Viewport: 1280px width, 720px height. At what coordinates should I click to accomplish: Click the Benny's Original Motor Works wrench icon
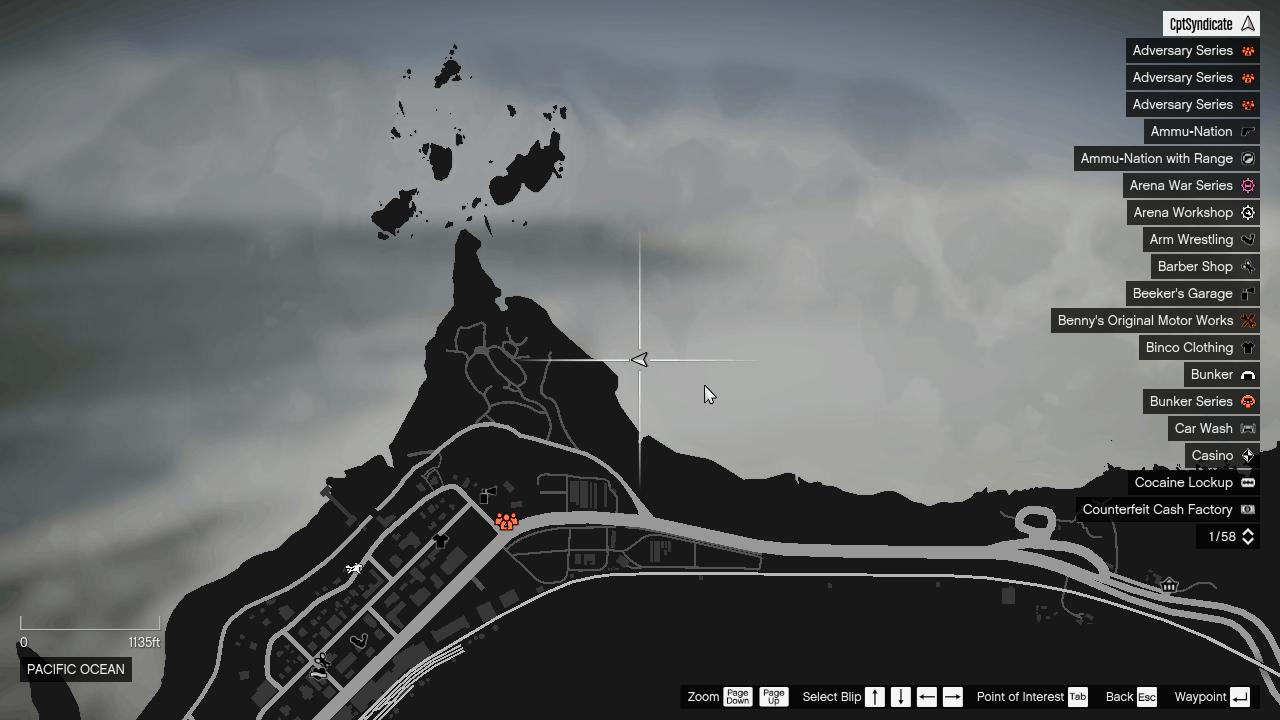click(x=1248, y=320)
